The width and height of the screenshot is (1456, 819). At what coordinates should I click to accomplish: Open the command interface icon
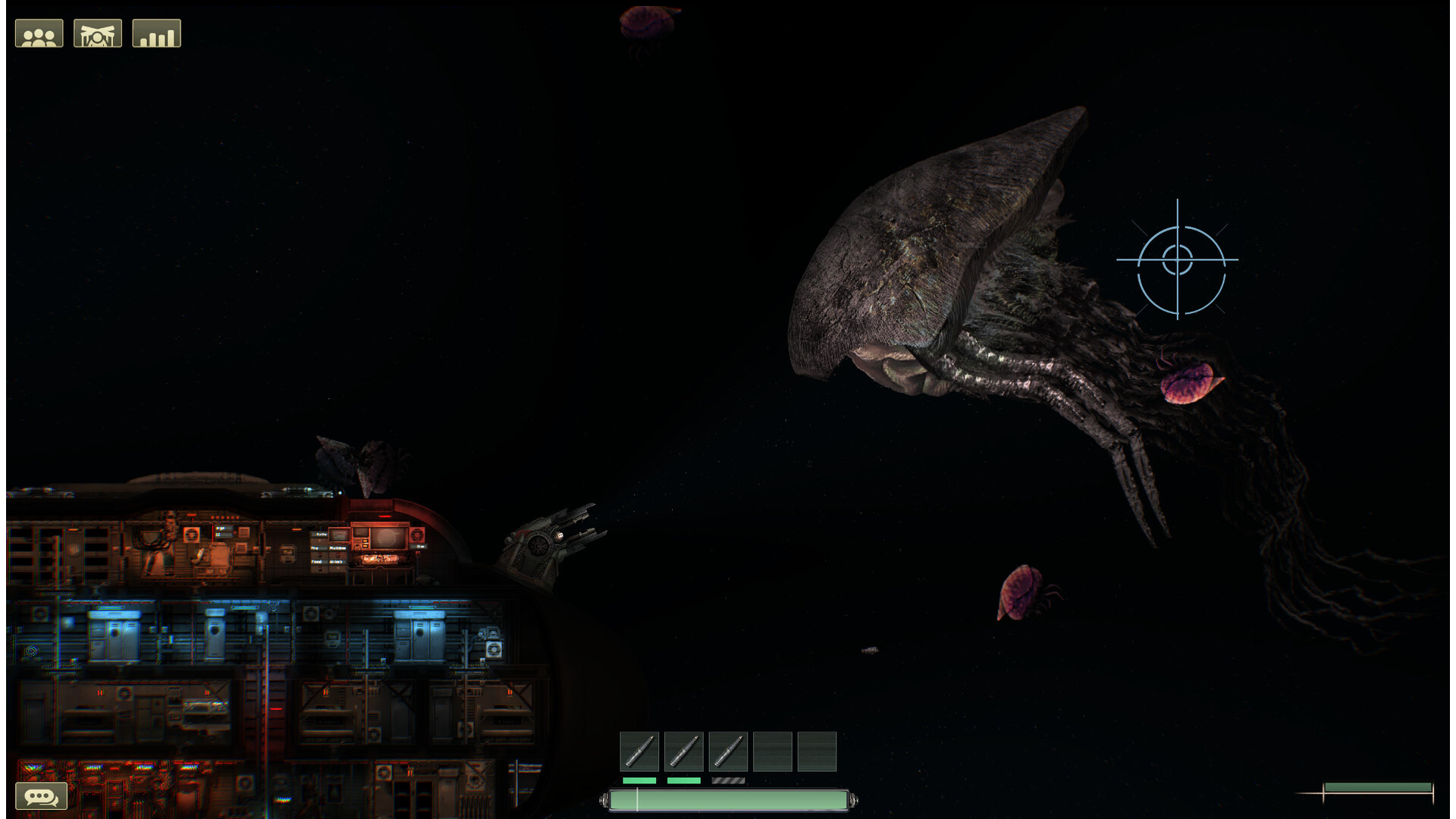coord(98,32)
